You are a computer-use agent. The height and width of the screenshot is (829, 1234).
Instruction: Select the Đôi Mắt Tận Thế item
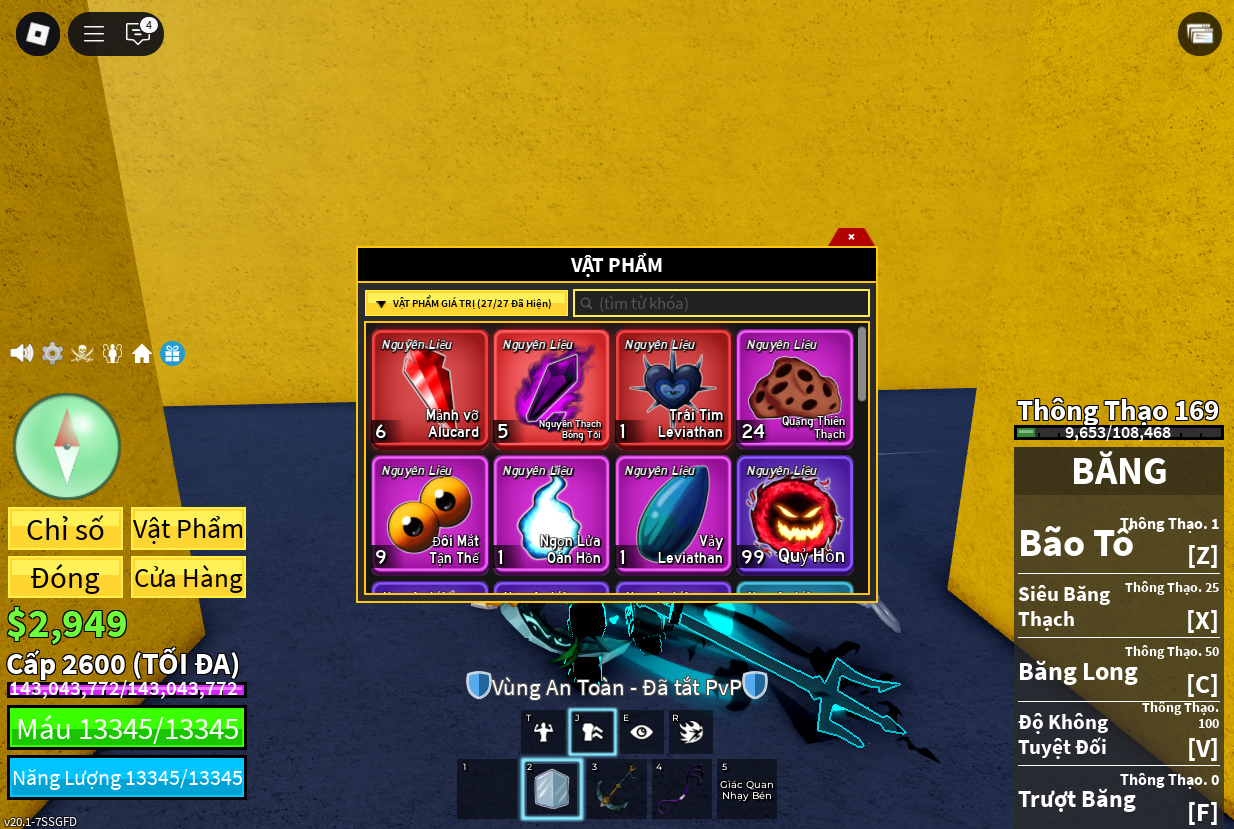430,514
